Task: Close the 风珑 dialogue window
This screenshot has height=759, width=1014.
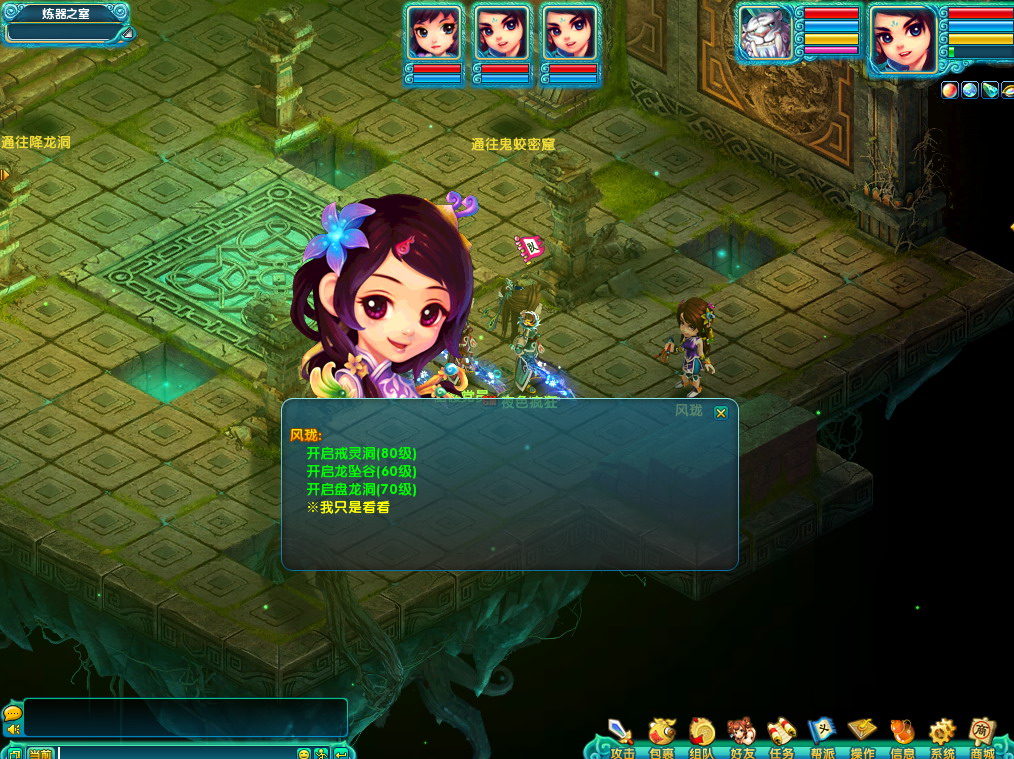Action: pos(720,412)
